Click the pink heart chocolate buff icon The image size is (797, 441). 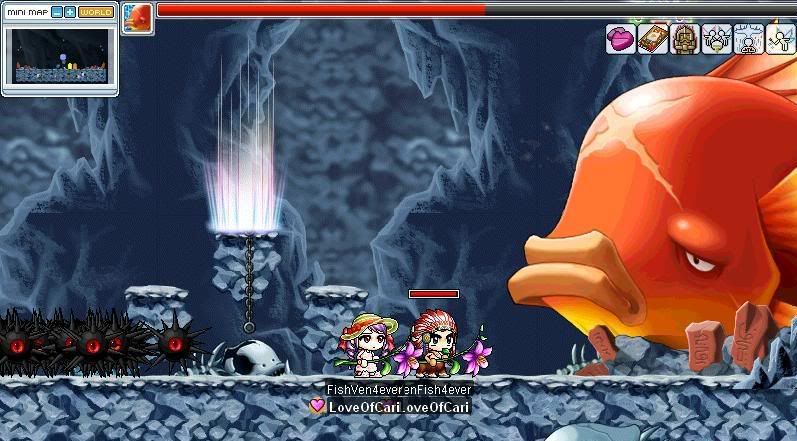pyautogui.click(x=621, y=39)
